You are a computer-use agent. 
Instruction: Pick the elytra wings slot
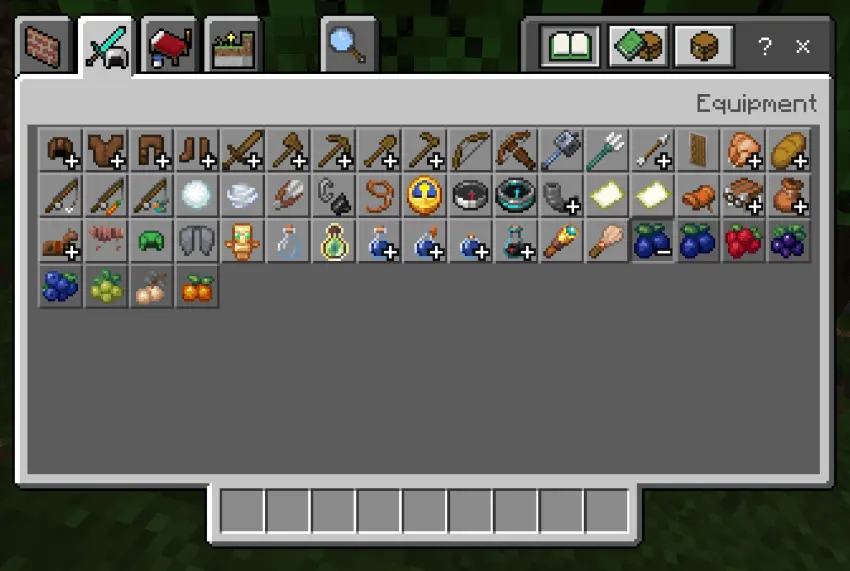(197, 241)
